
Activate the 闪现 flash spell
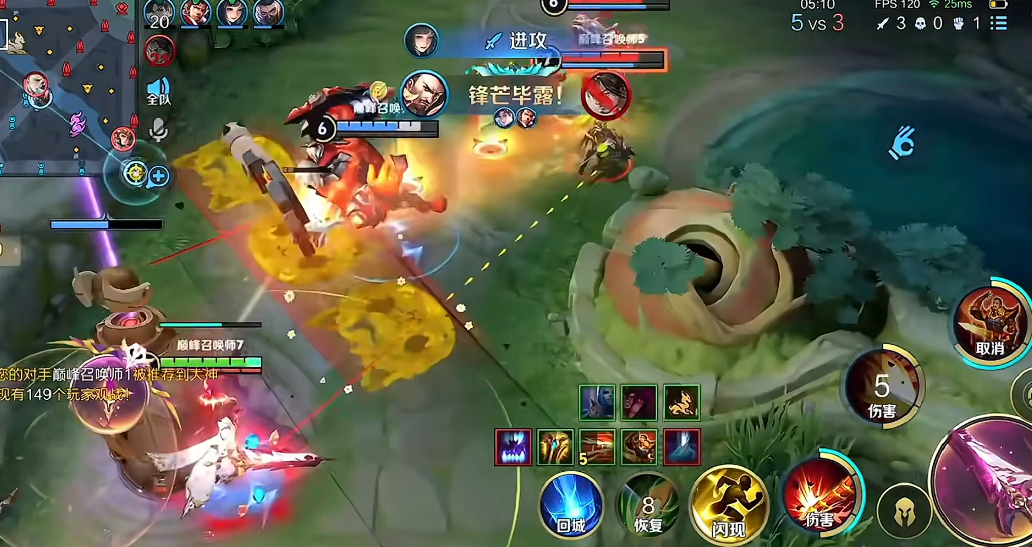click(x=729, y=504)
